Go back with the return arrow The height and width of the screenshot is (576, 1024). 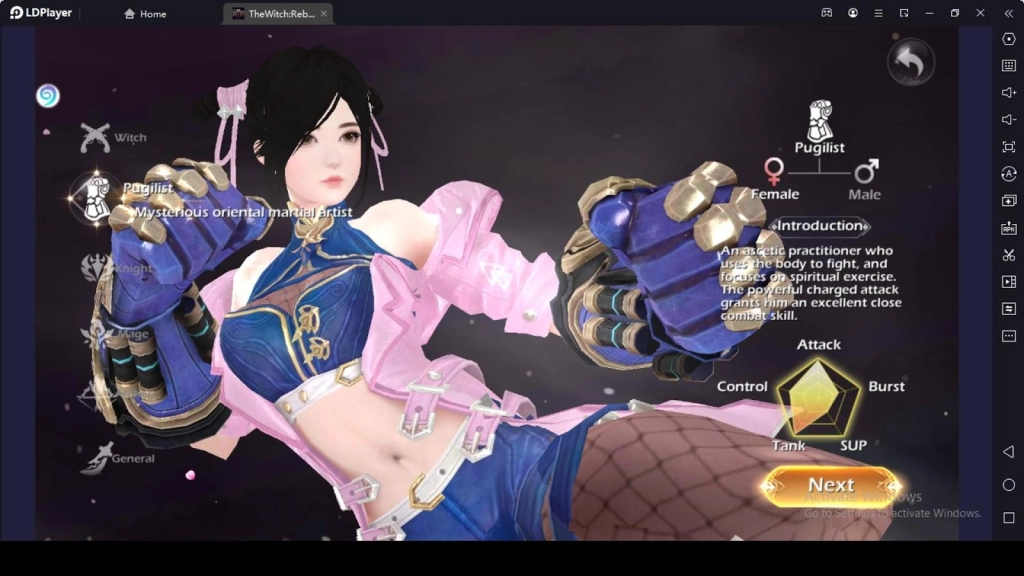910,63
